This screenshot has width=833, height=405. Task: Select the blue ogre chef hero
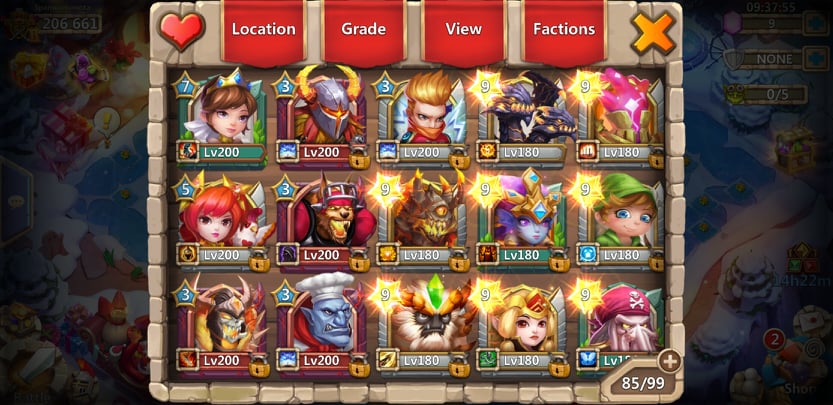pyautogui.click(x=324, y=320)
